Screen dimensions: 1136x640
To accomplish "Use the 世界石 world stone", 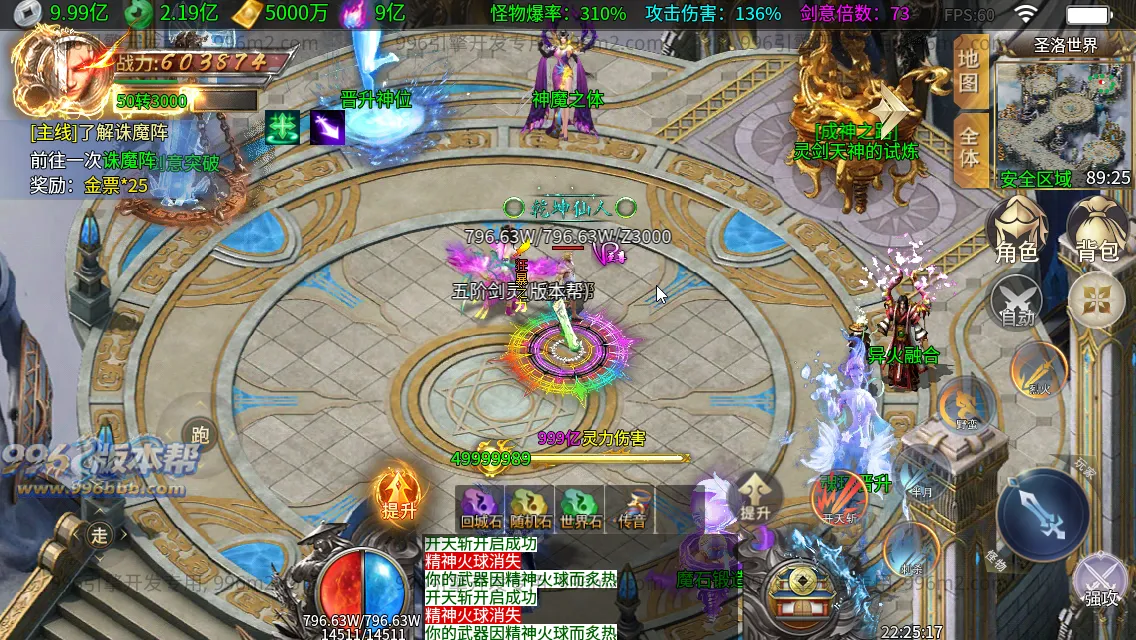I will coord(580,507).
